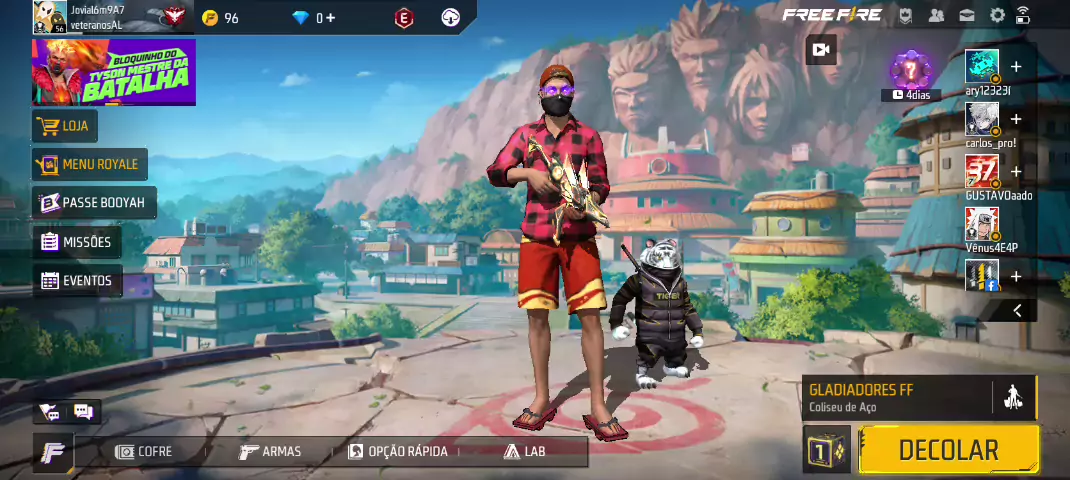Open the EVENTOS calendar
This screenshot has height=480, width=1070.
point(77,281)
